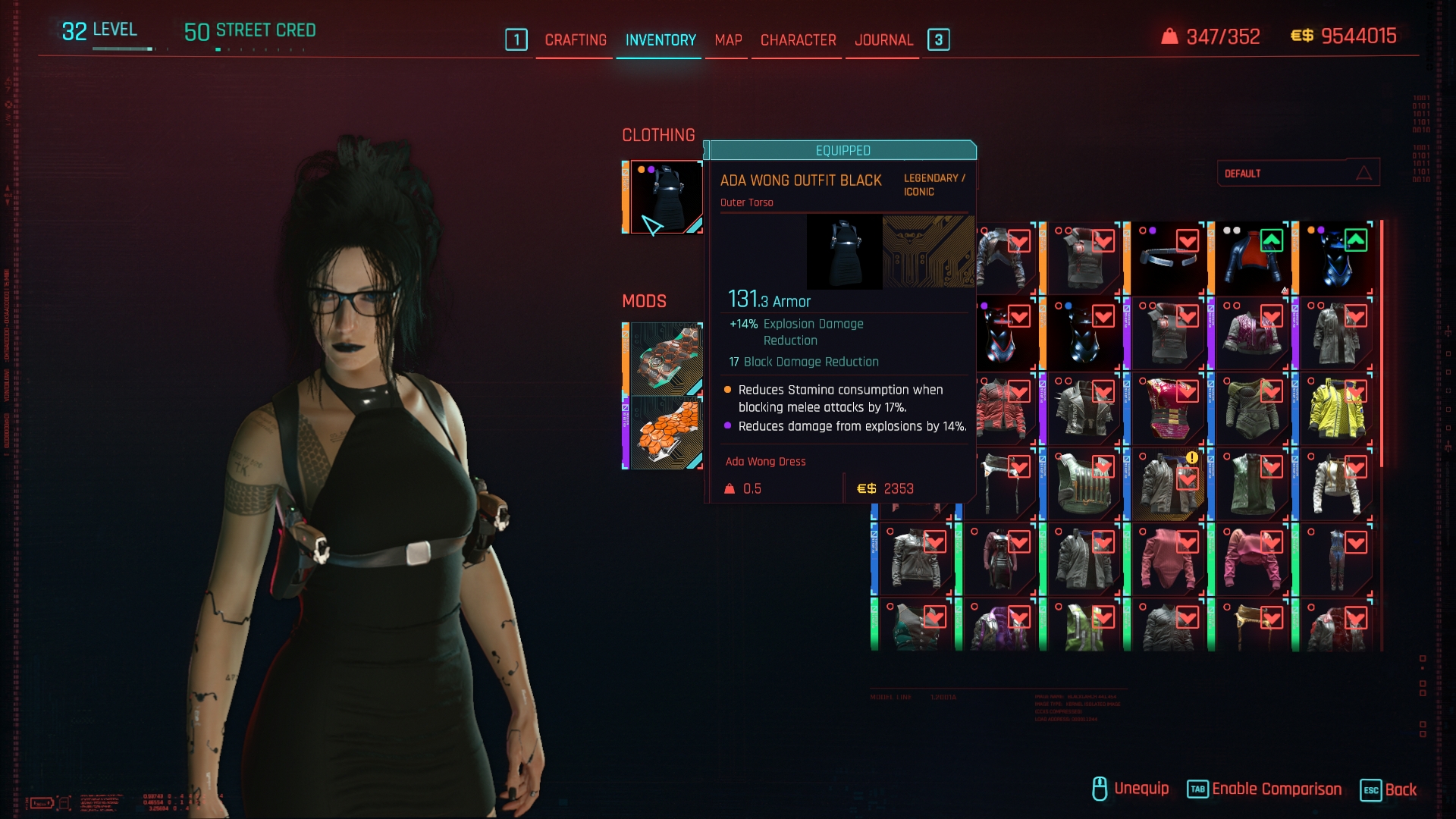This screenshot has width=1456, height=819.
Task: Pick the yellow jacket in the grid
Action: click(1335, 409)
